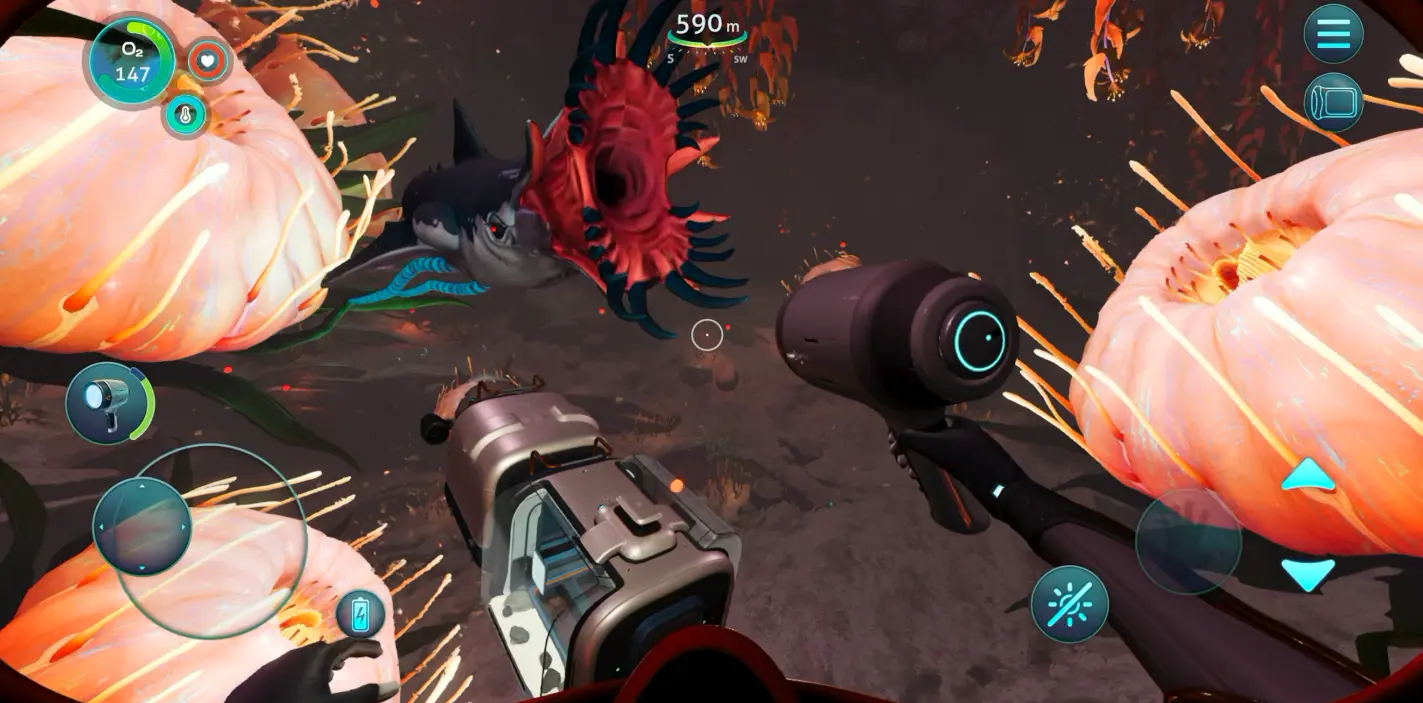1423x703 pixels.
Task: Toggle the light-off burst button
Action: (x=1069, y=604)
